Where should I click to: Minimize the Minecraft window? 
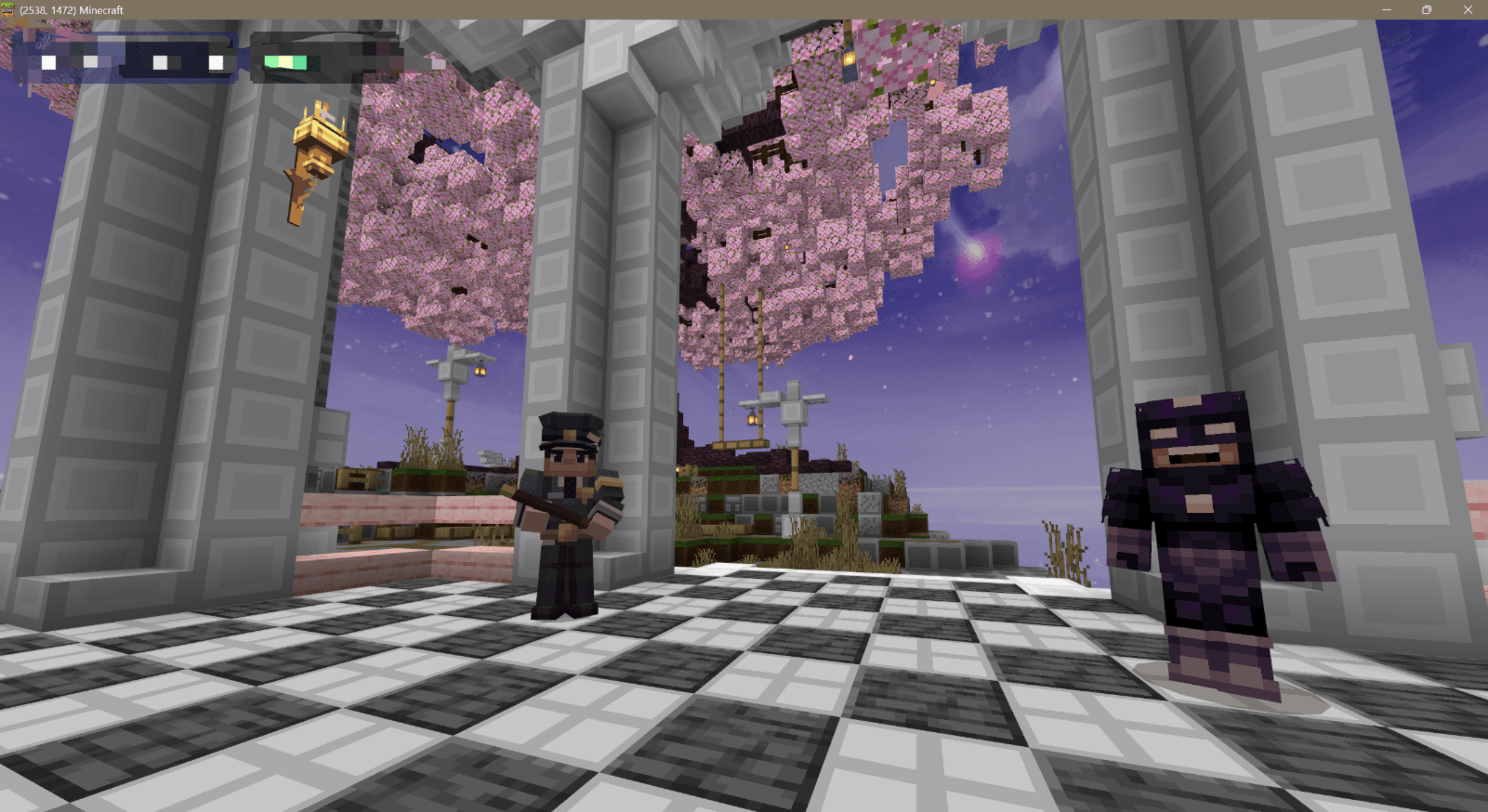pos(1386,10)
